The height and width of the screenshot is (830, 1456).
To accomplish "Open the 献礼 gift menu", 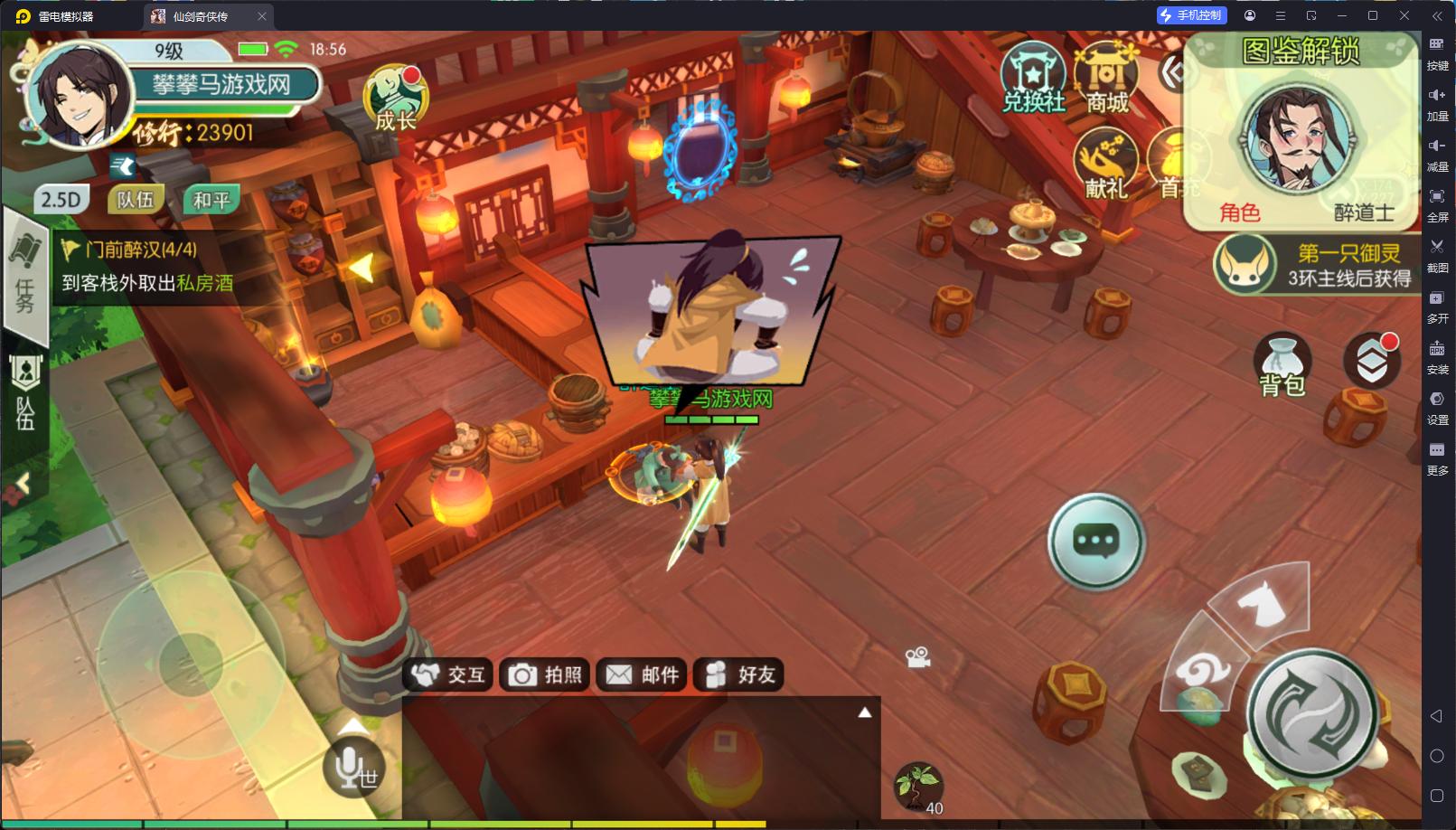I will click(x=1105, y=165).
